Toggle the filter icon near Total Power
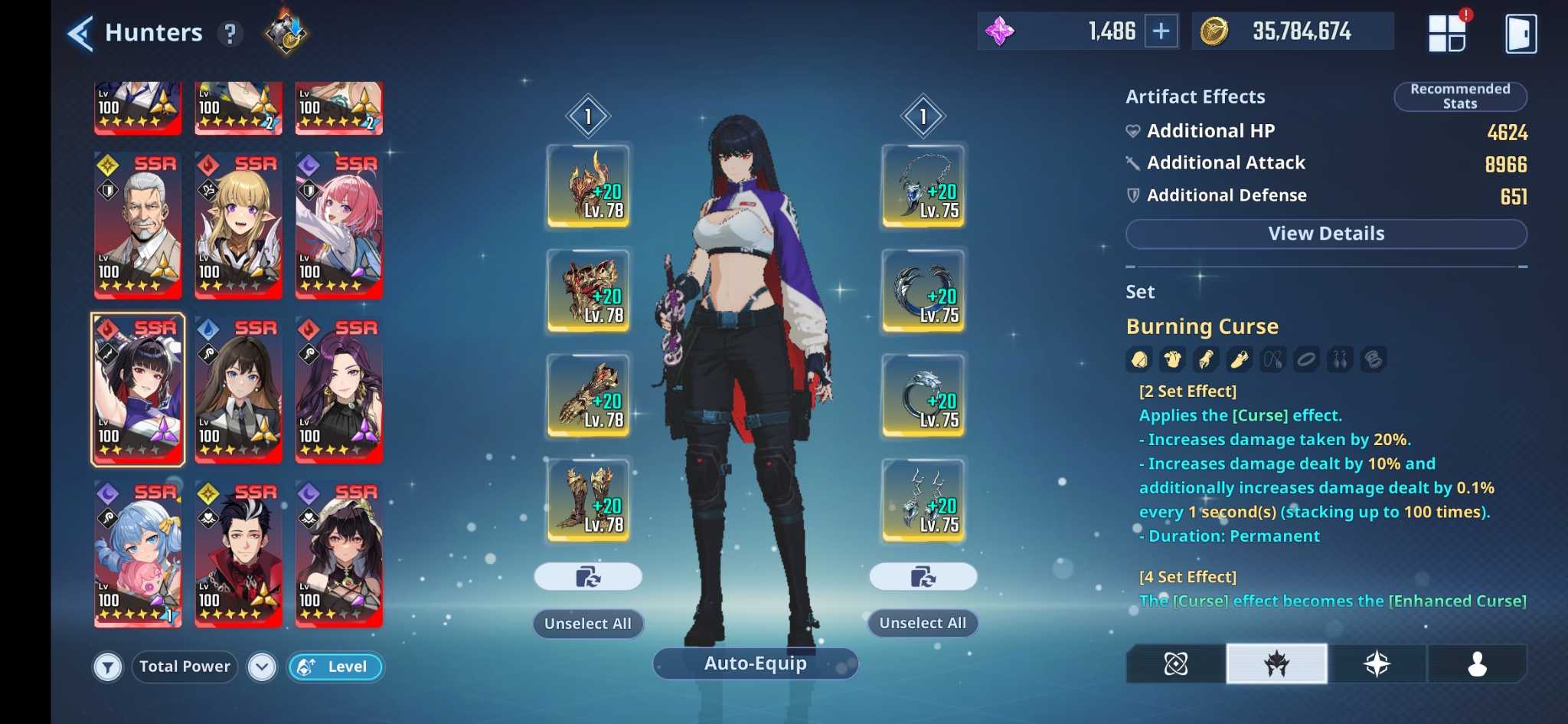 click(x=108, y=667)
